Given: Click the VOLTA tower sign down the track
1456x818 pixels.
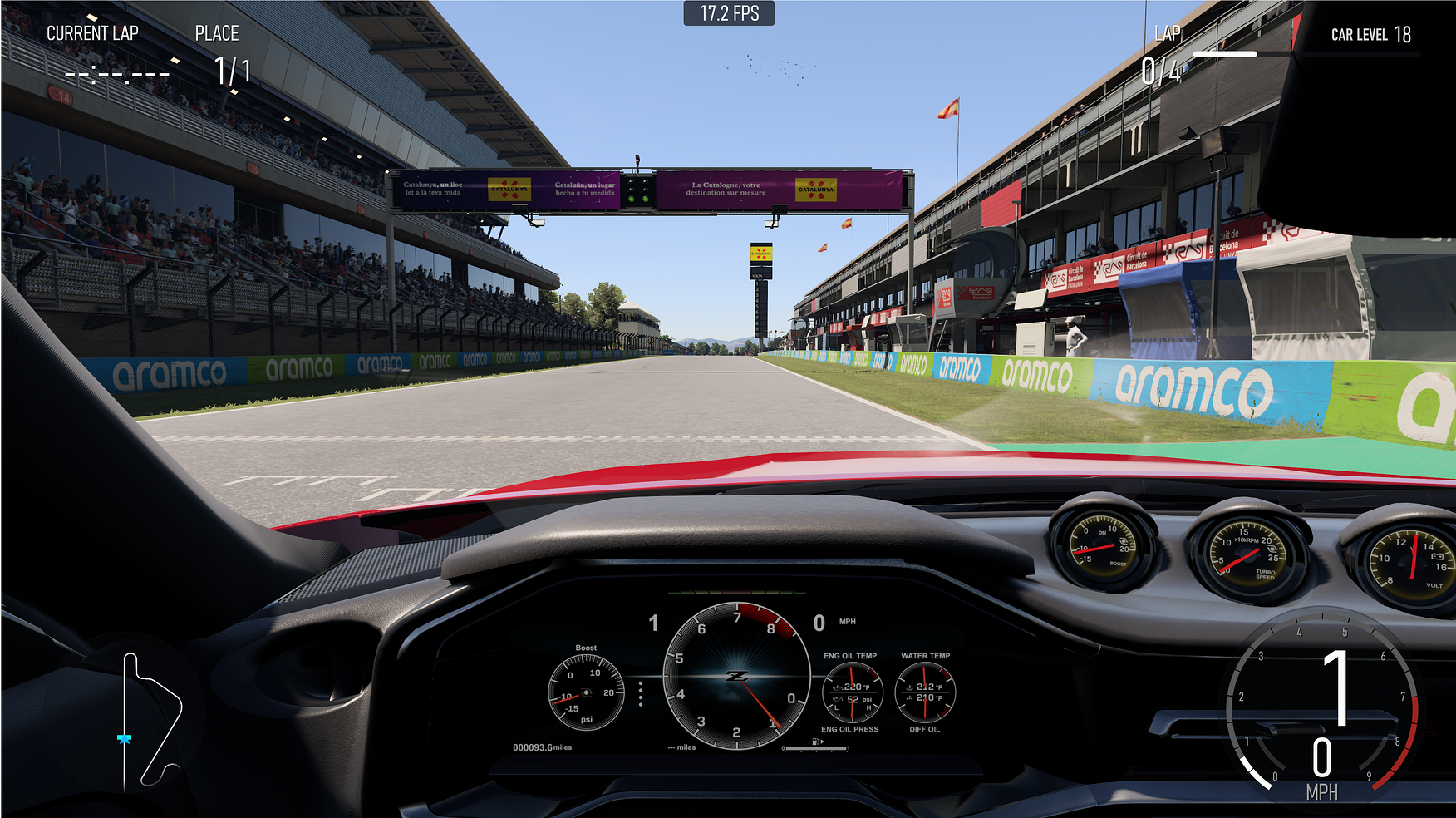Looking at the screenshot, I should (759, 258).
